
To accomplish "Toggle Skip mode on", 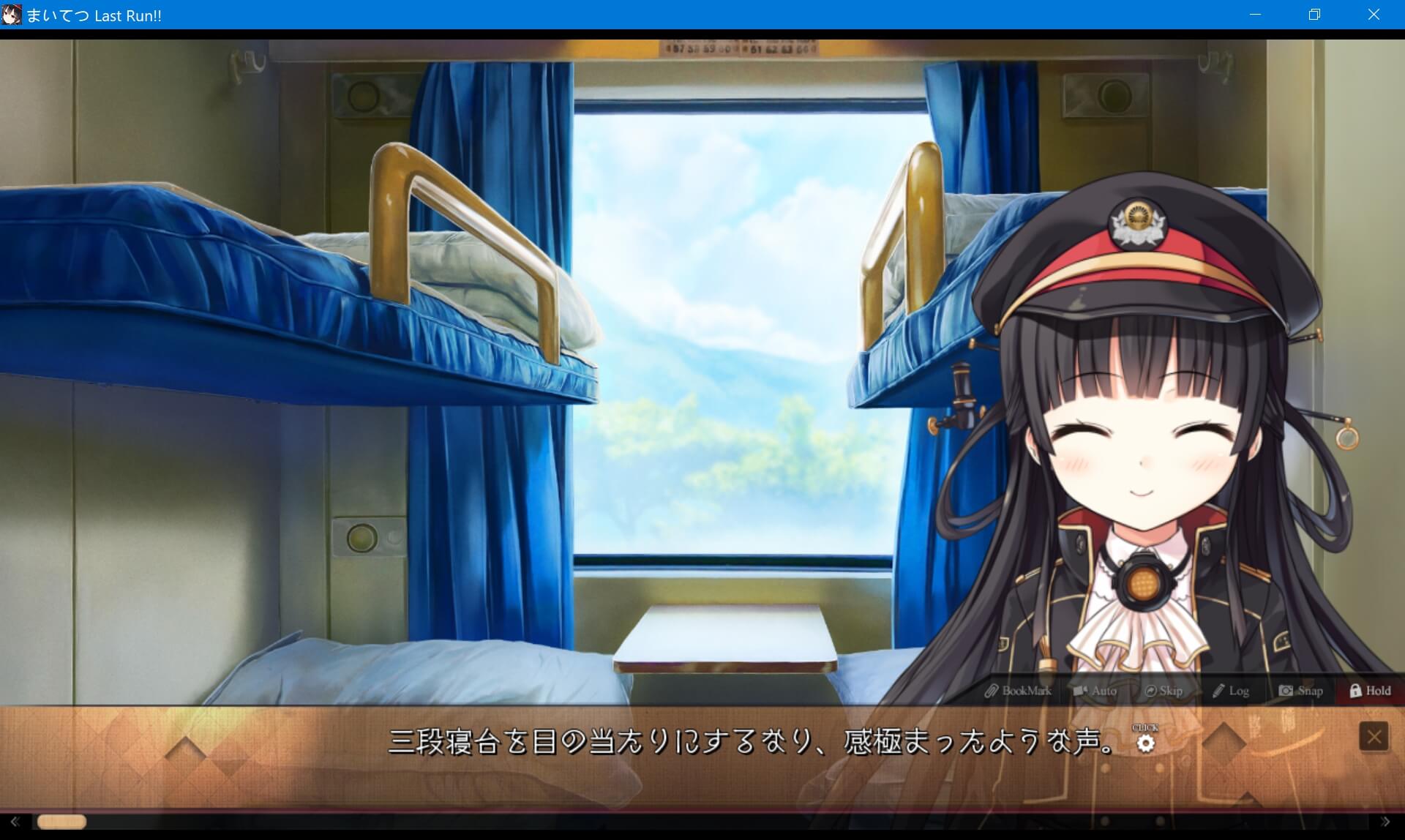I will tap(1169, 691).
